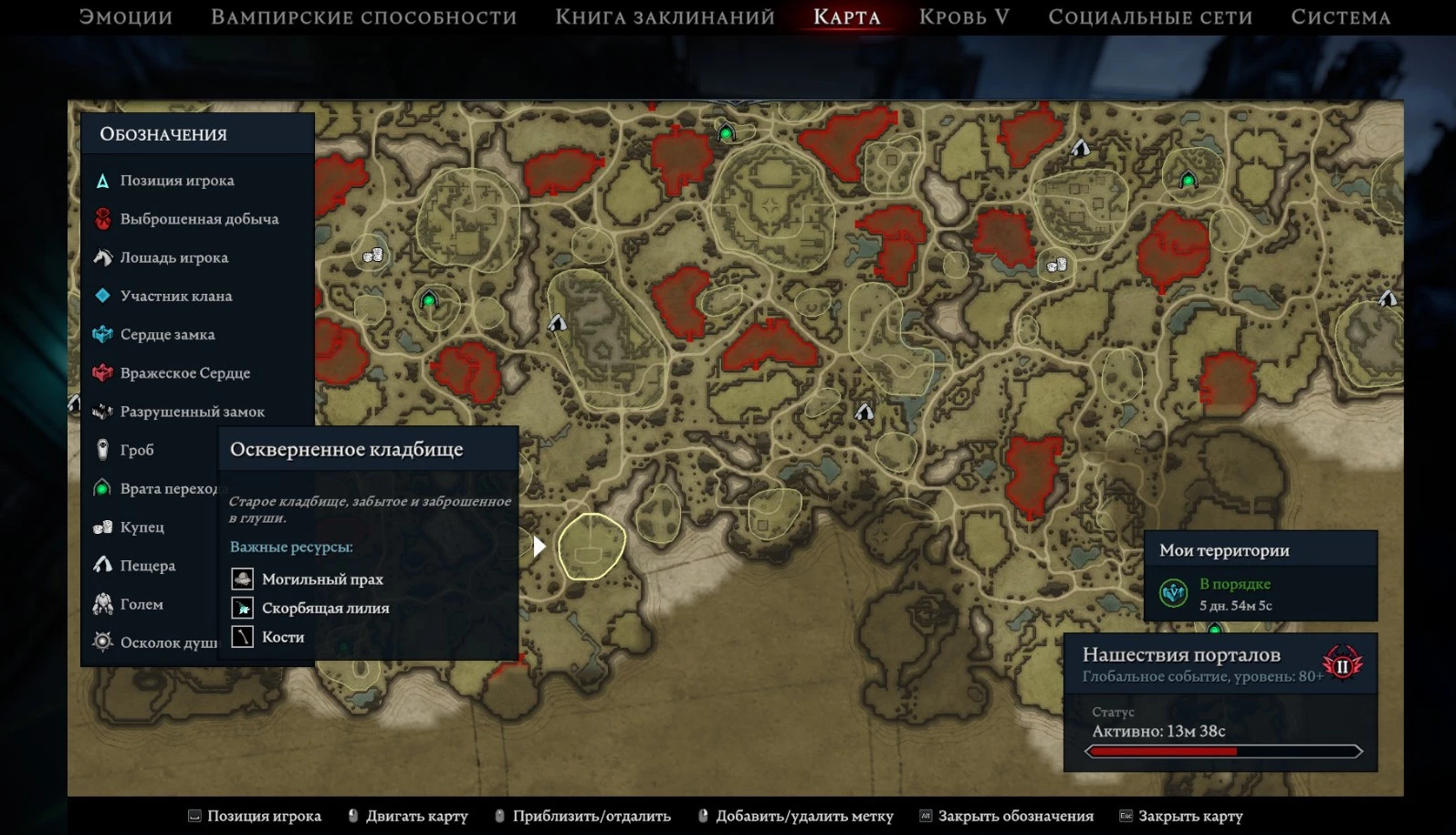Open the Книга заклинаний tab
This screenshot has height=835, width=1456.
coord(665,17)
